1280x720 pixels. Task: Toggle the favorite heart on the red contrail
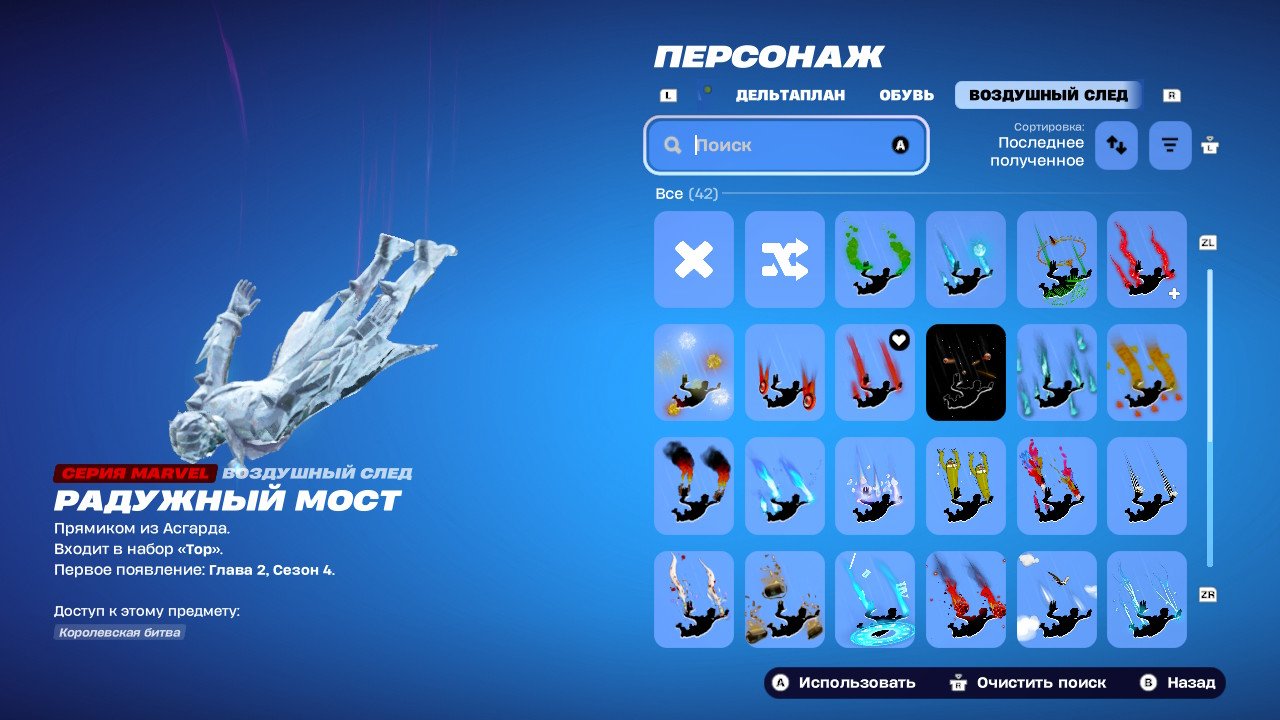[x=897, y=341]
